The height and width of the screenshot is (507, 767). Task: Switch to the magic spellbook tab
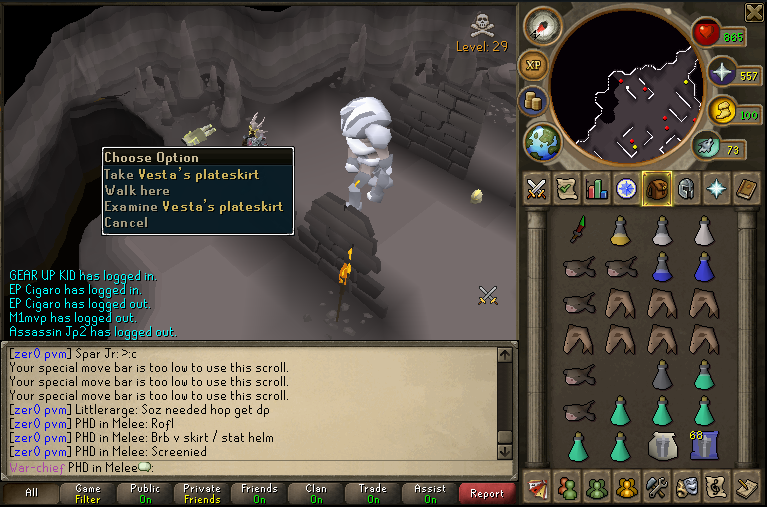717,188
